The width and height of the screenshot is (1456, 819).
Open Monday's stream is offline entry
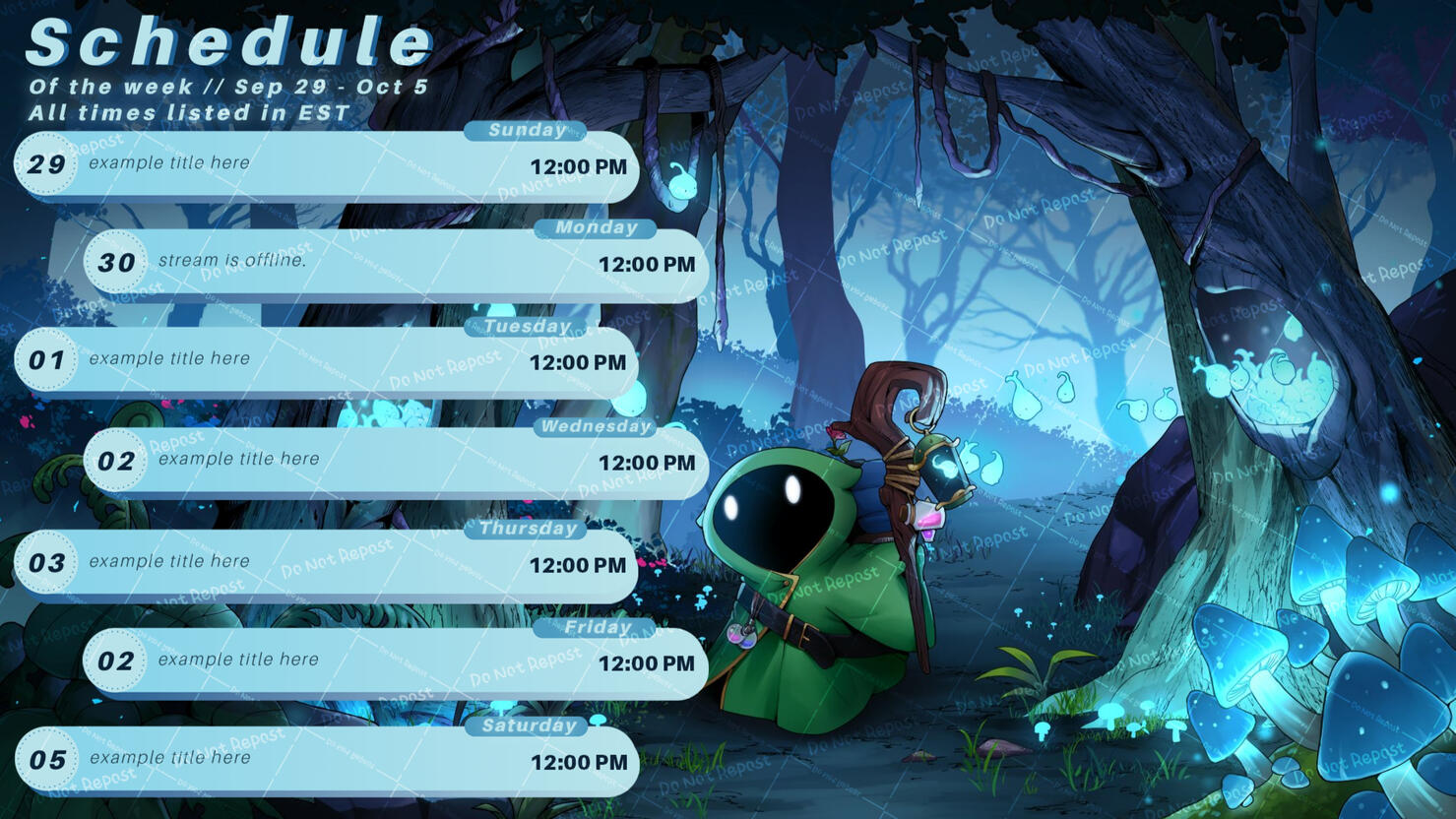pos(394,264)
